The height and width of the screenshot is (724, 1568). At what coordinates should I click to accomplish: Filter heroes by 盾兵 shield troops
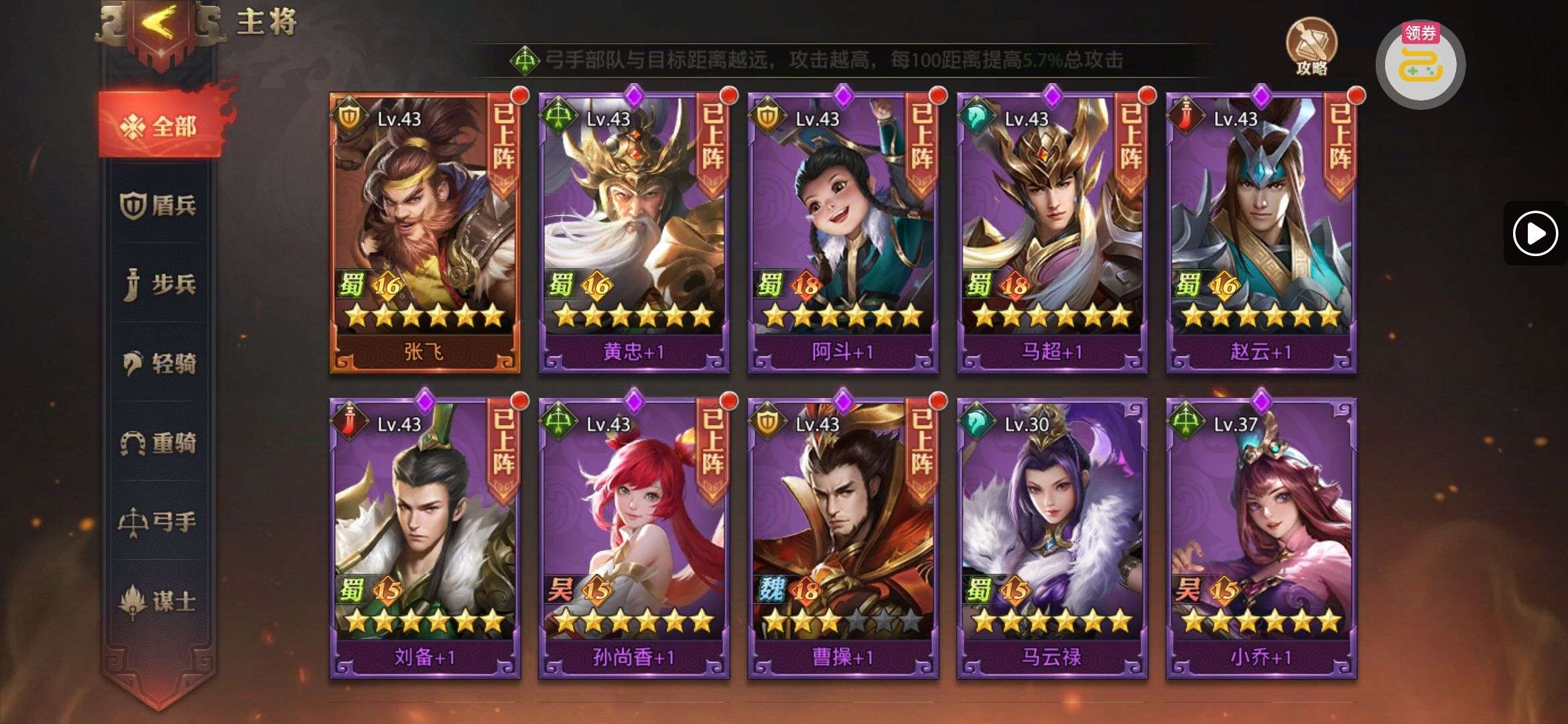point(159,205)
